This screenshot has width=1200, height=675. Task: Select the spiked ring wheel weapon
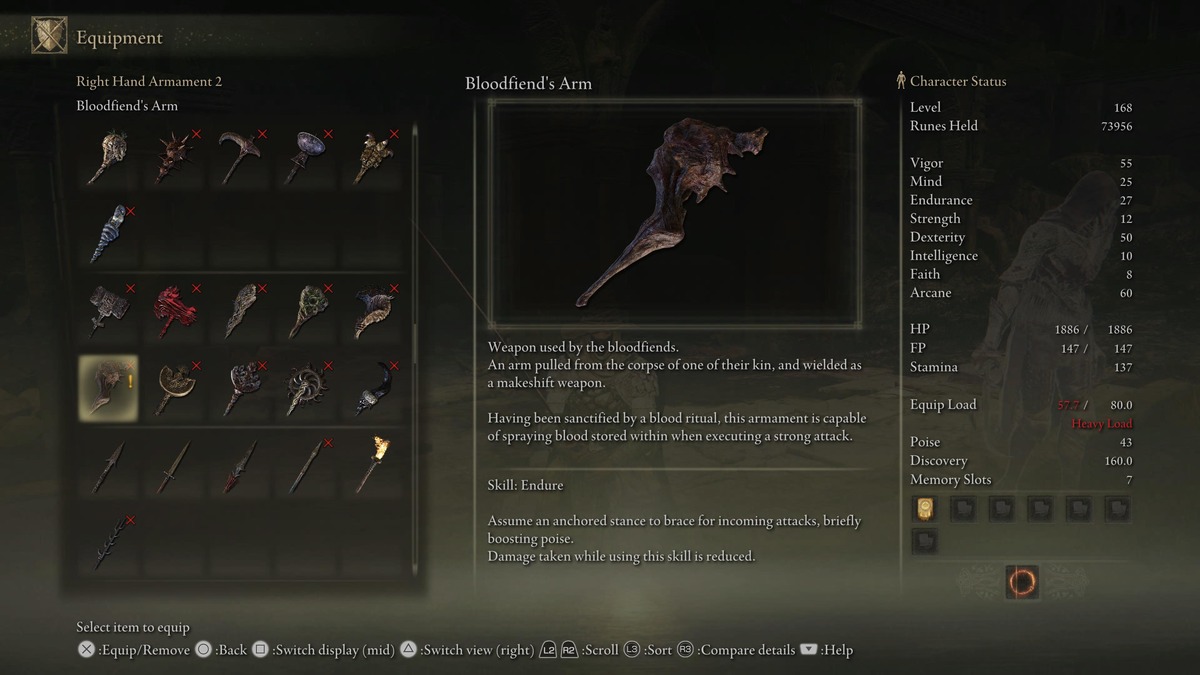pos(307,387)
